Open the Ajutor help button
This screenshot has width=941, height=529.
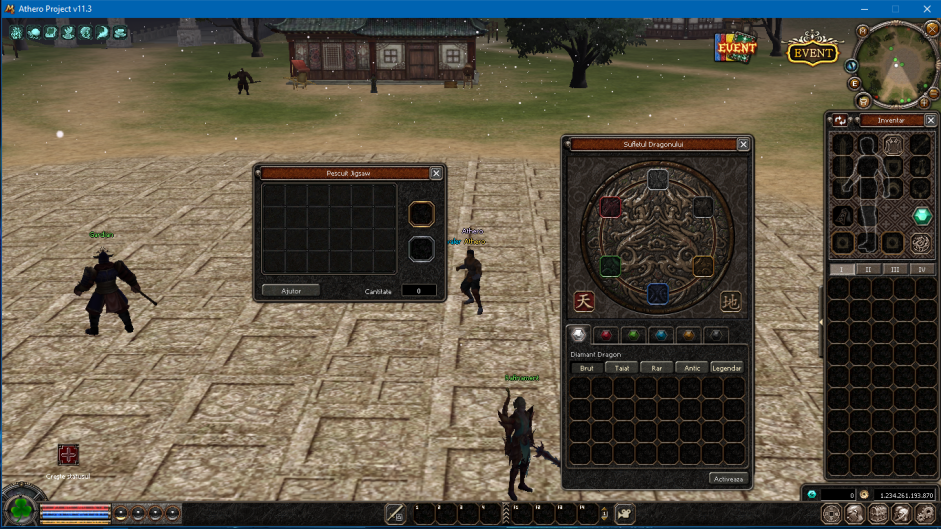click(x=291, y=290)
